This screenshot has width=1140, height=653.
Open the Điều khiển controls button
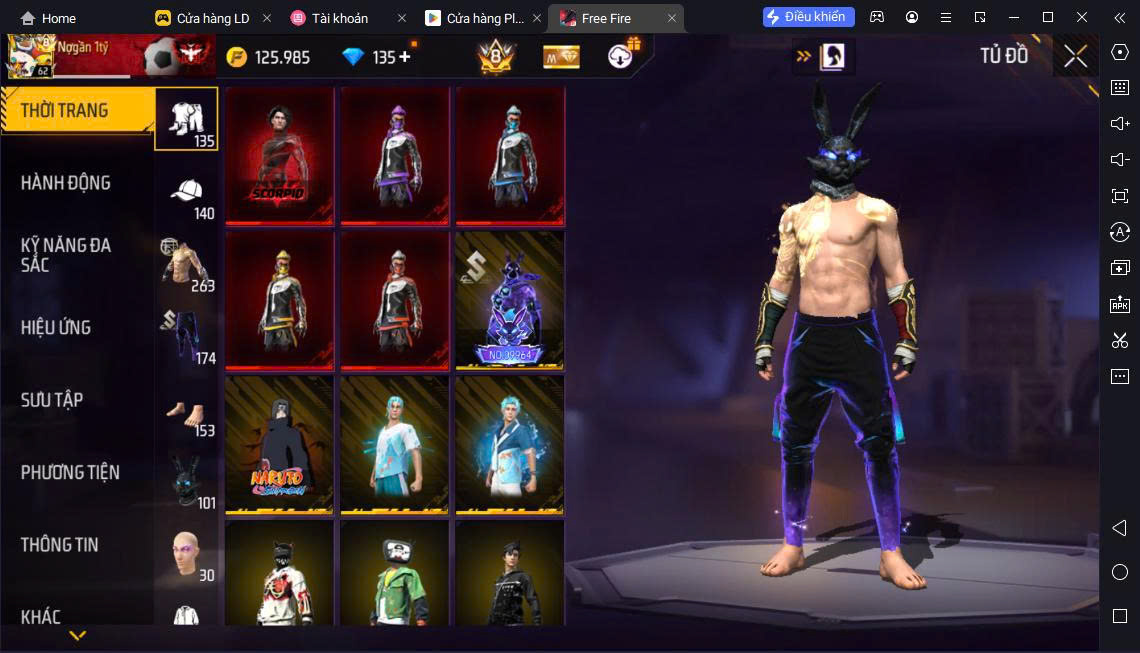(809, 17)
